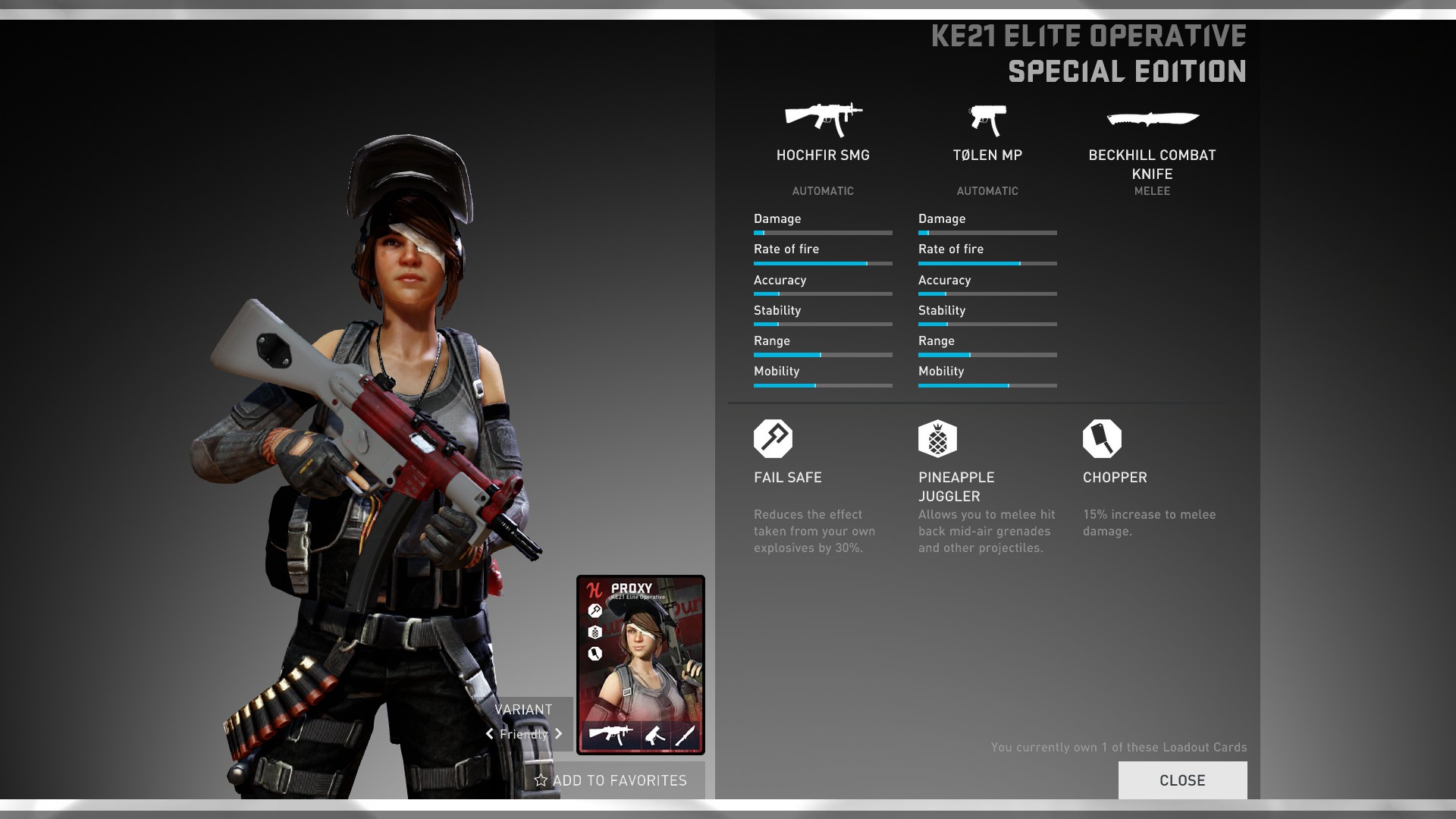
Task: Inspect the Tølen MP weapon icon
Action: tap(987, 120)
